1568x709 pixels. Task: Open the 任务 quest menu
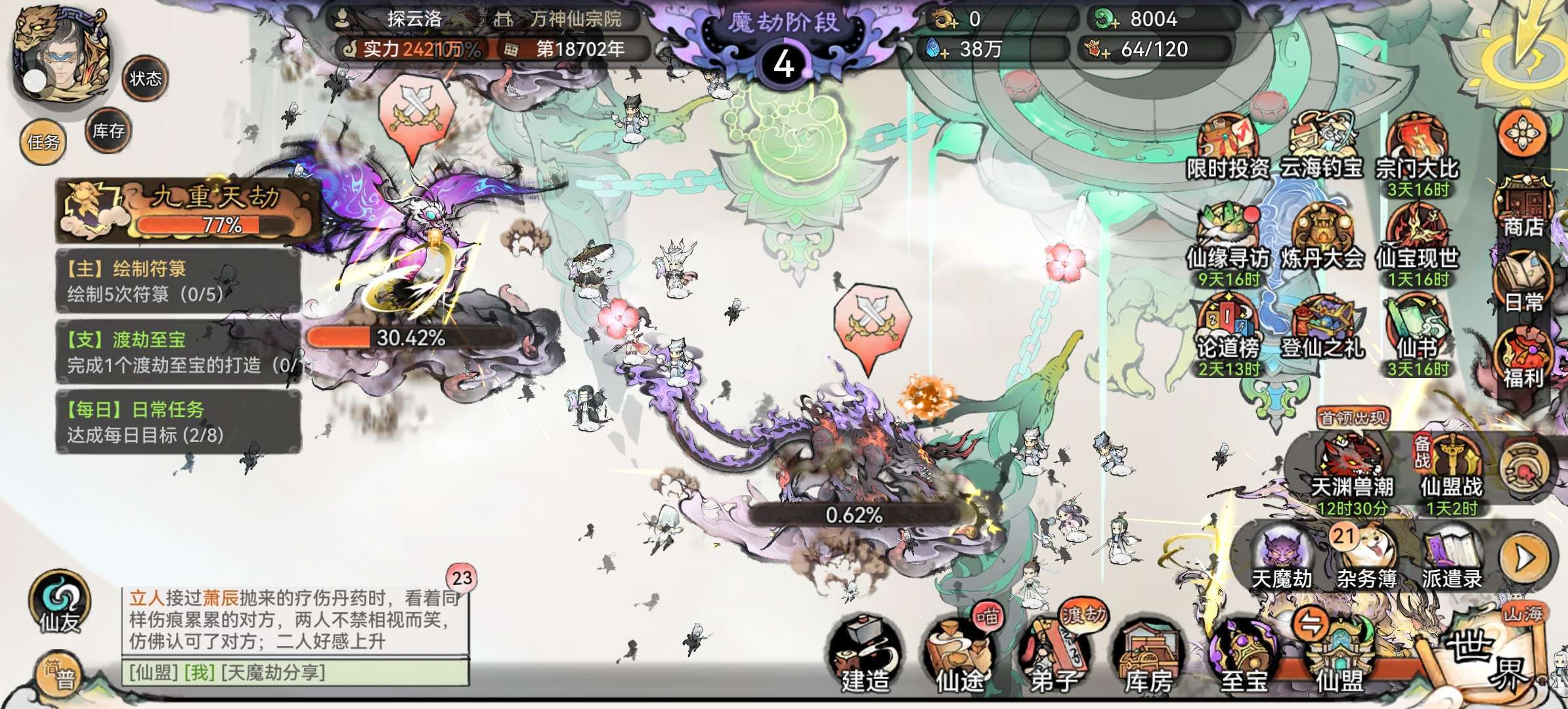click(43, 141)
